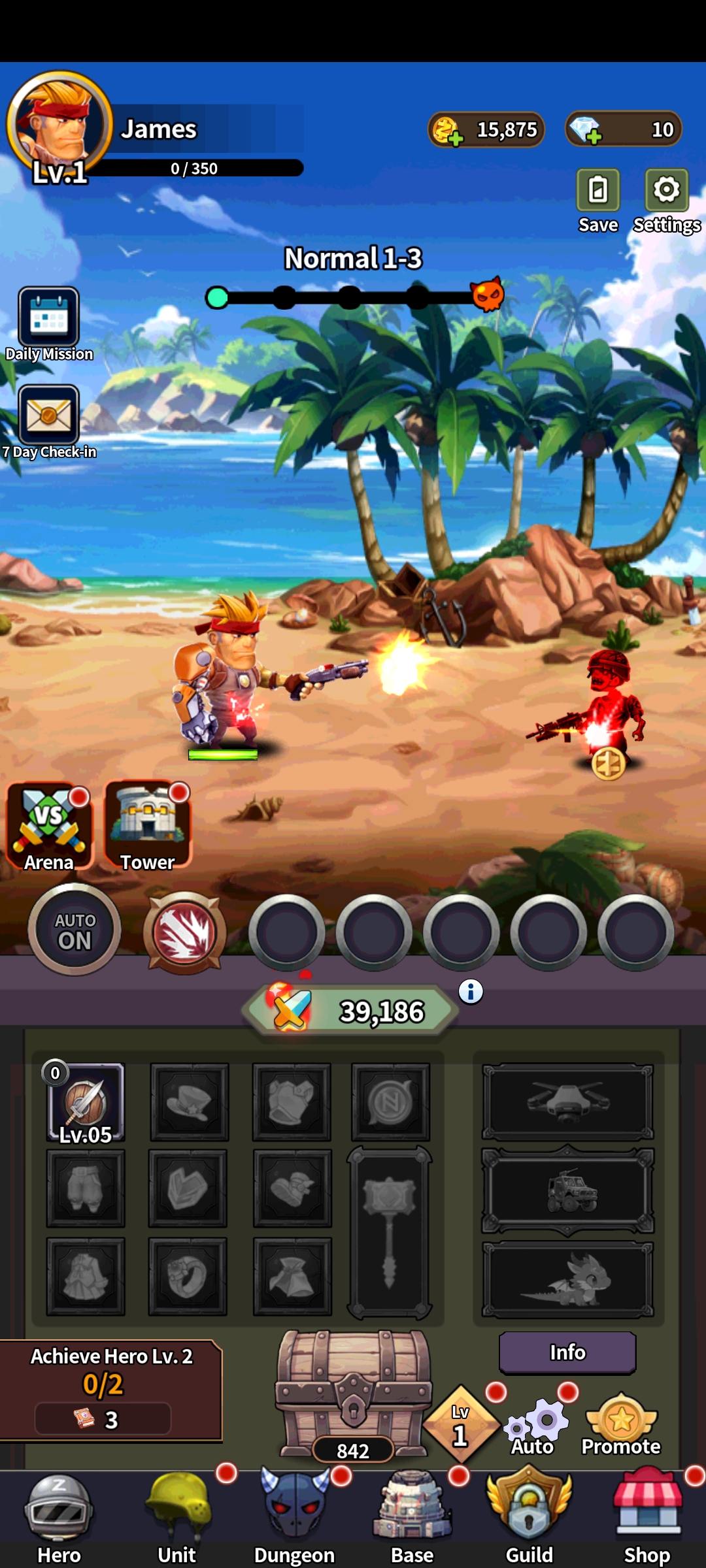
Task: Show combat power info tooltip
Action: (471, 992)
